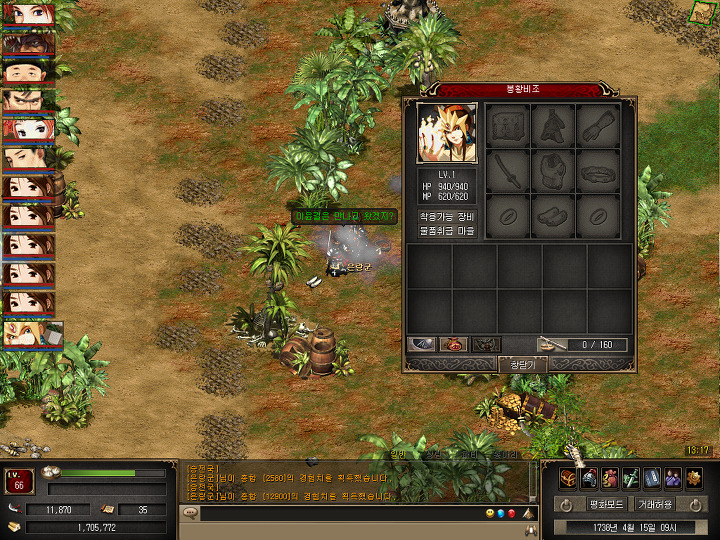Open the red pouch menu icon
This screenshot has width=720, height=540.
[x=610, y=478]
